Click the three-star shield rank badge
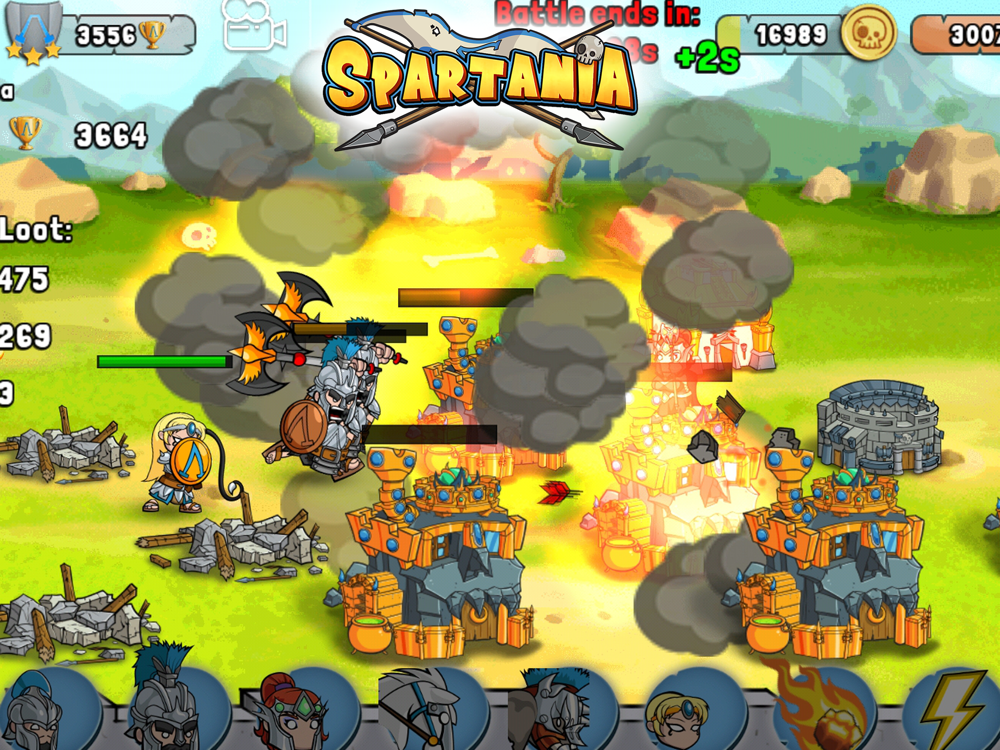 click(x=33, y=30)
